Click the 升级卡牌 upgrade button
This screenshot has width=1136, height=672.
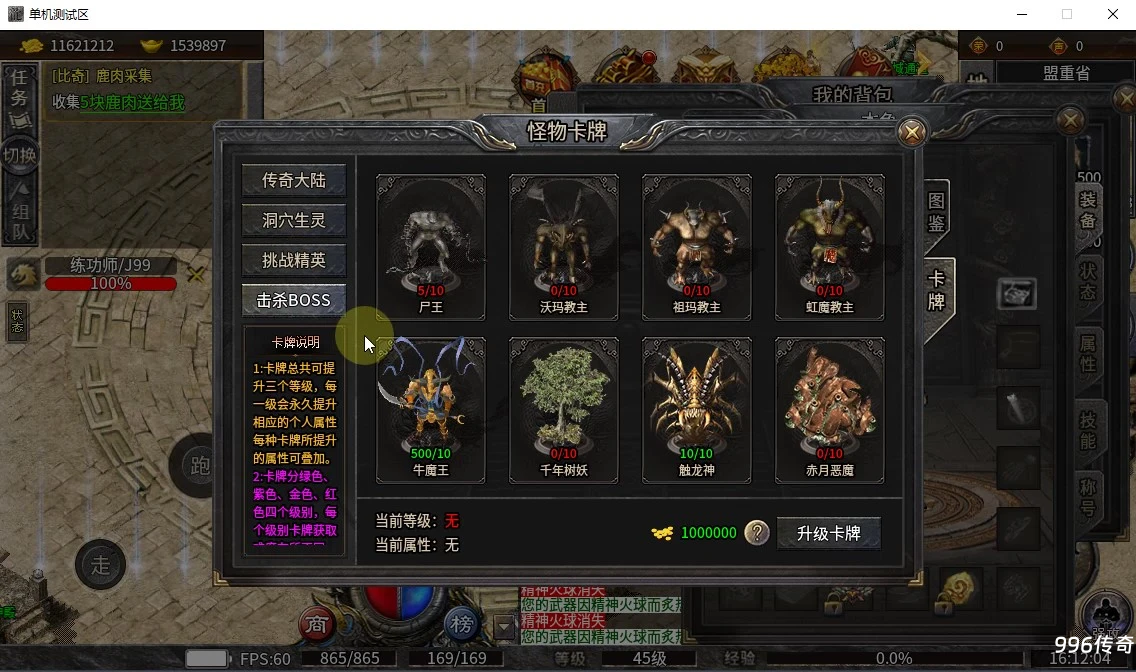pos(828,533)
